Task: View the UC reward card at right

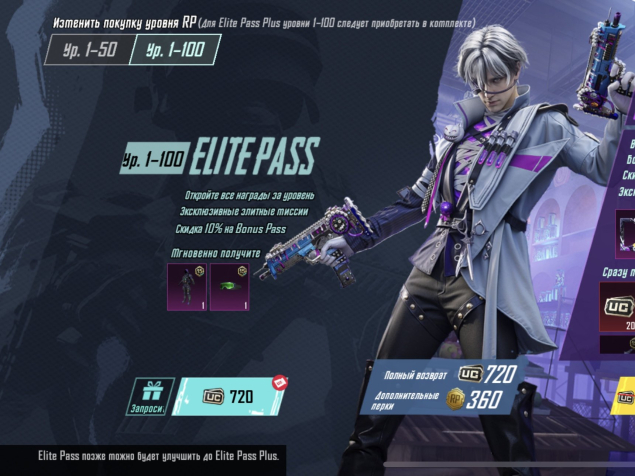Action: coord(617,310)
